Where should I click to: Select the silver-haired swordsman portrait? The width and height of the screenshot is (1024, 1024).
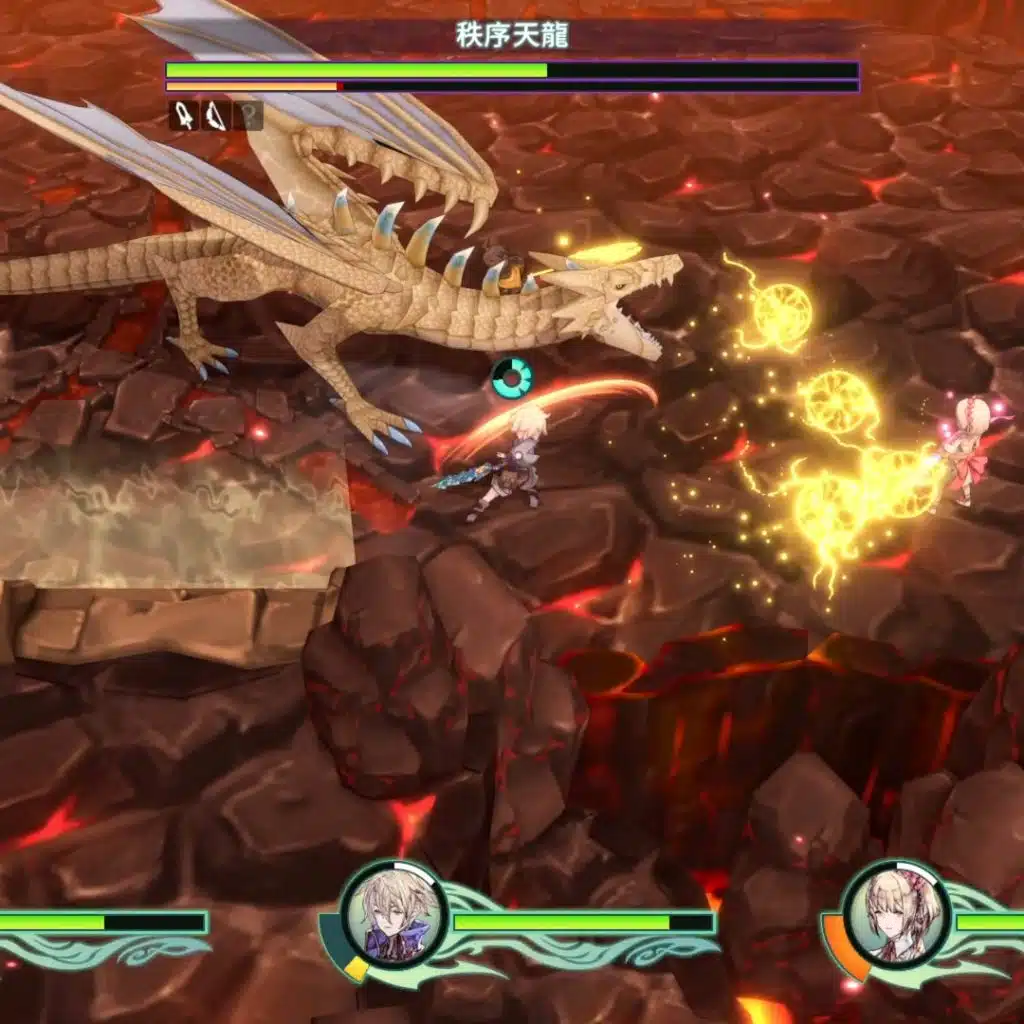click(391, 912)
